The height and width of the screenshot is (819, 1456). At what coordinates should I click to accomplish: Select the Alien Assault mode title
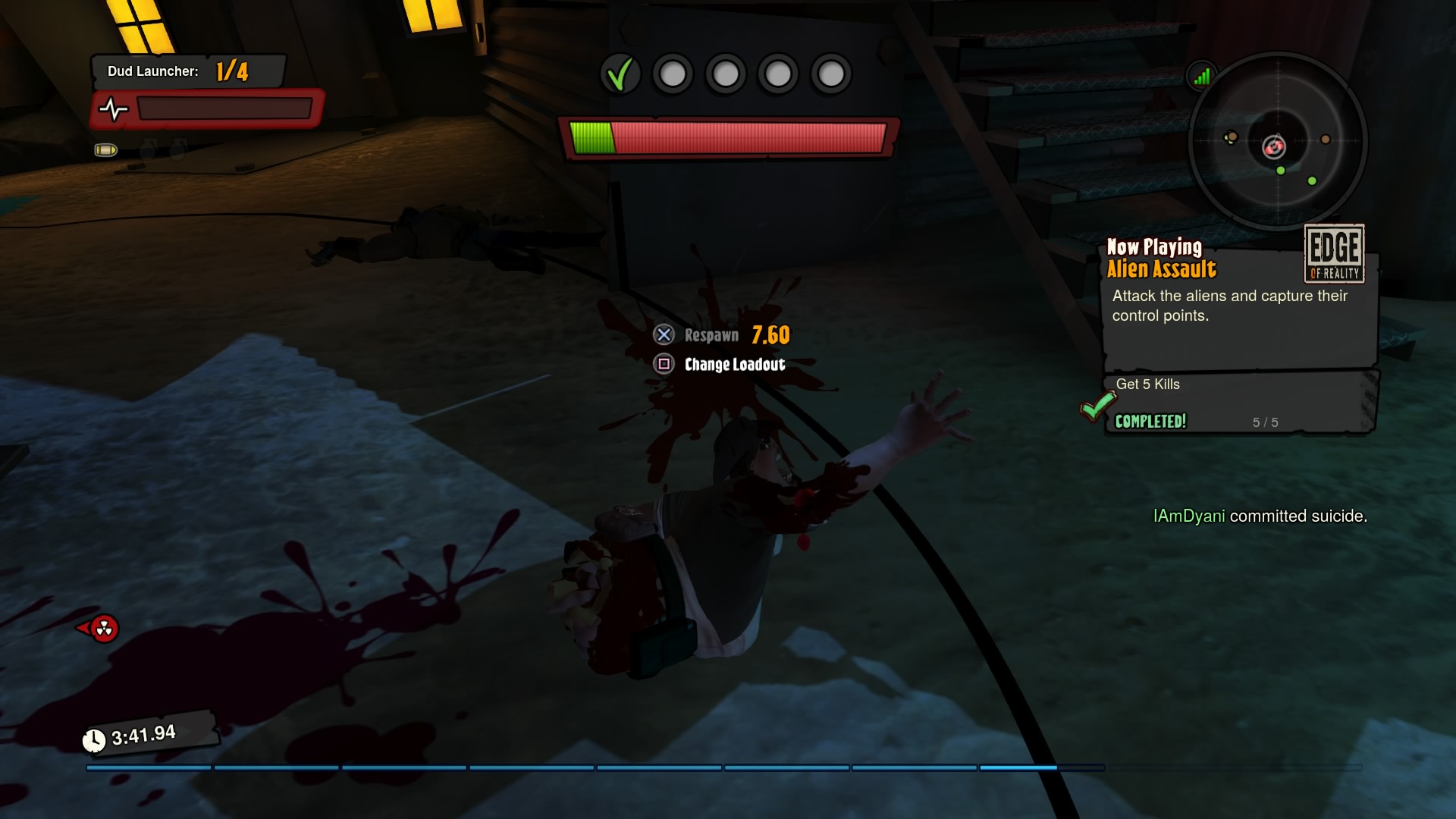coord(1162,268)
